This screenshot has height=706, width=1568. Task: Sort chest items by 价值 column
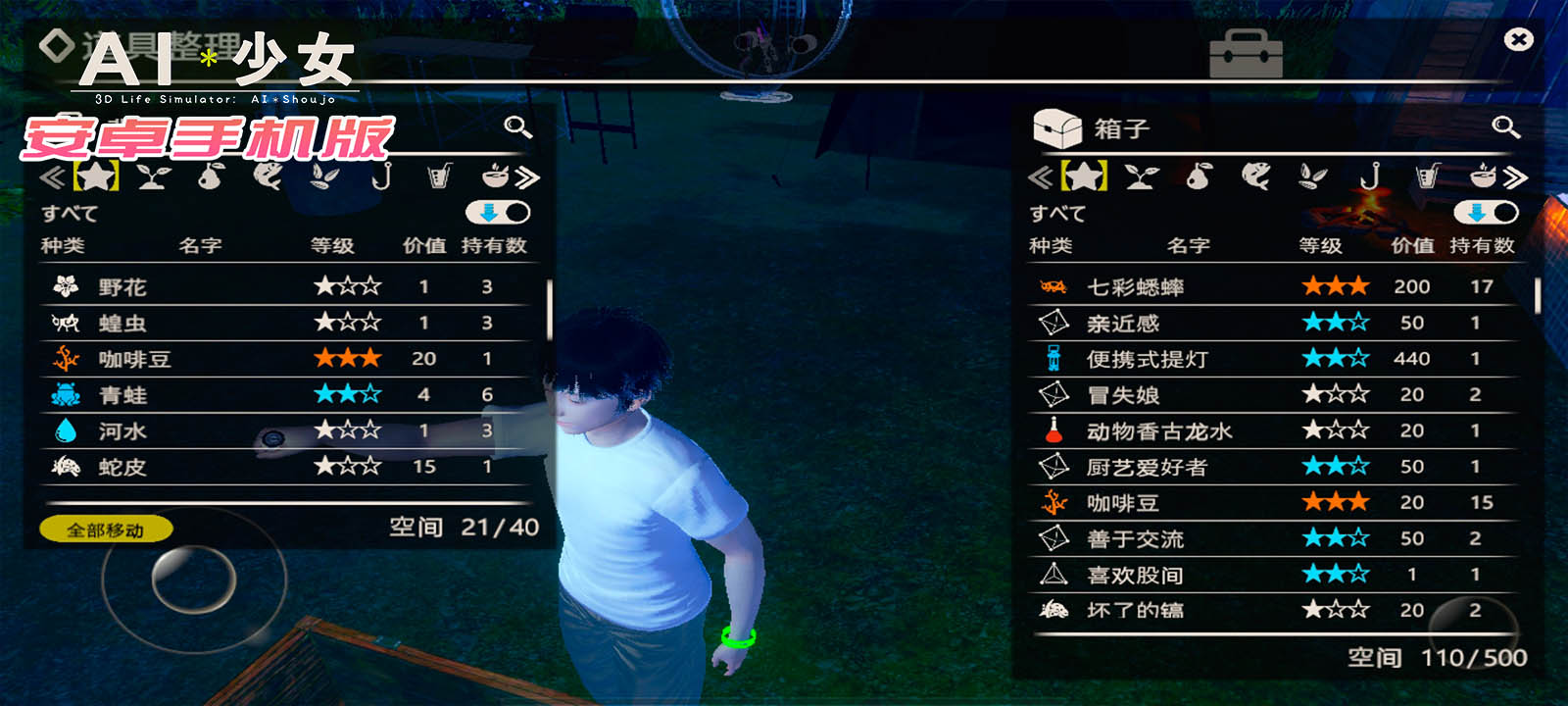(x=1412, y=245)
